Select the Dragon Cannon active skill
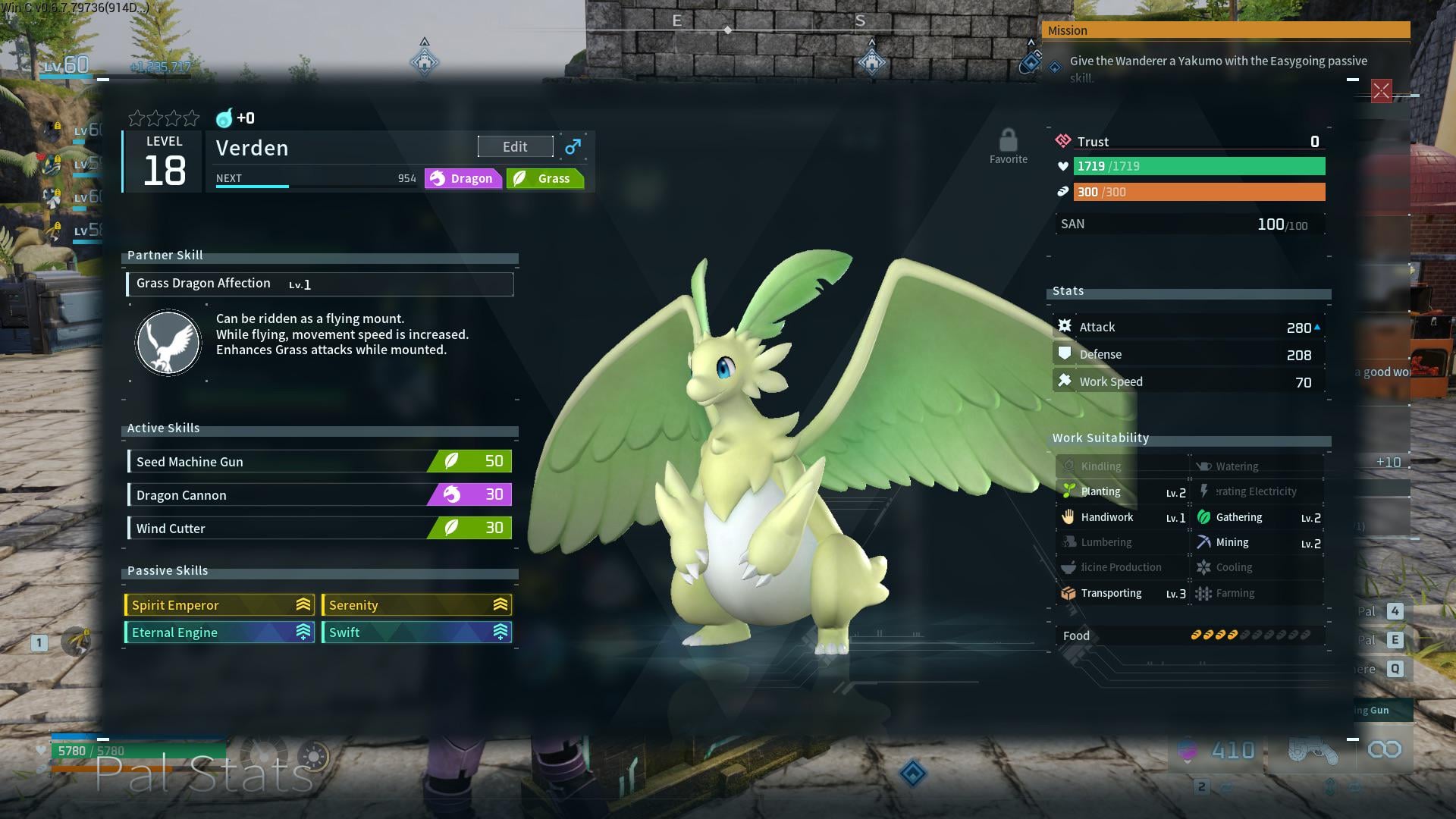 tap(319, 494)
